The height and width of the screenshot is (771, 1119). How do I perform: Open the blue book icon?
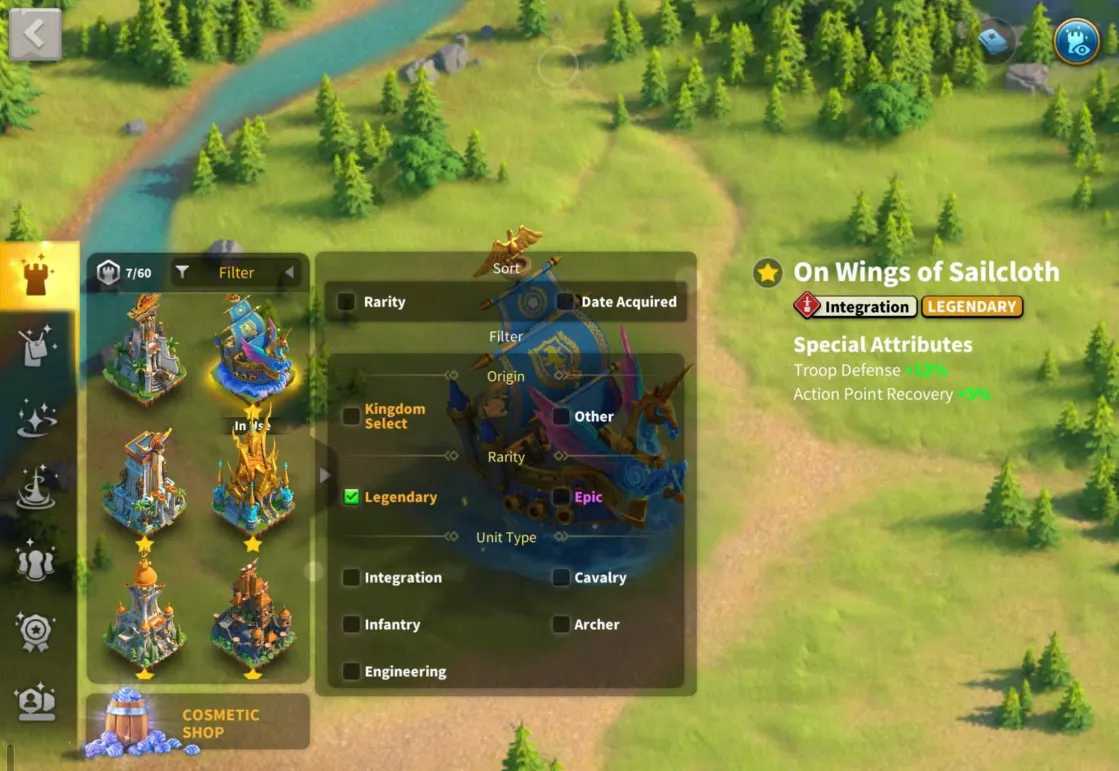click(x=995, y=40)
